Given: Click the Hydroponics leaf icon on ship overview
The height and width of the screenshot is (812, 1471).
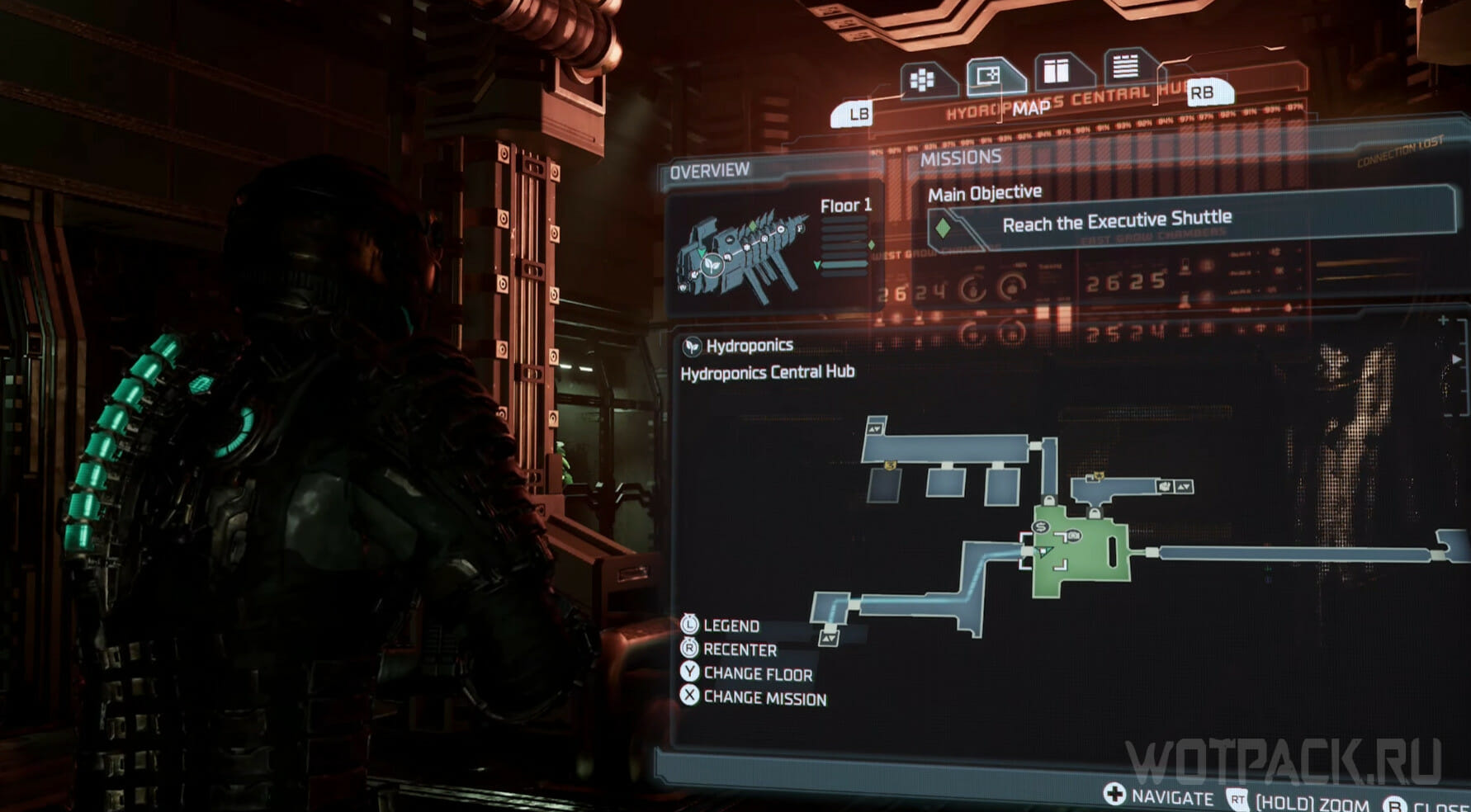Looking at the screenshot, I should pyautogui.click(x=712, y=266).
